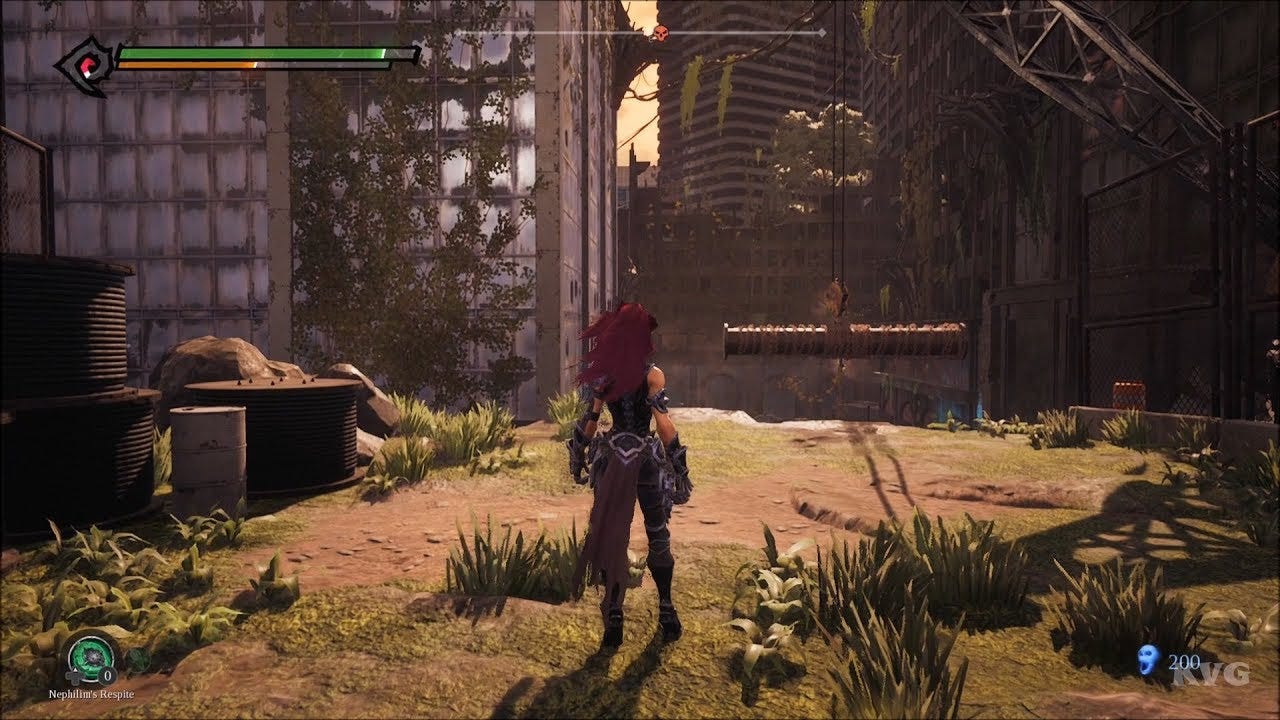This screenshot has height=720, width=1280.
Task: Click the d-pad indicator under the consumable slot
Action: pyautogui.click(x=72, y=676)
